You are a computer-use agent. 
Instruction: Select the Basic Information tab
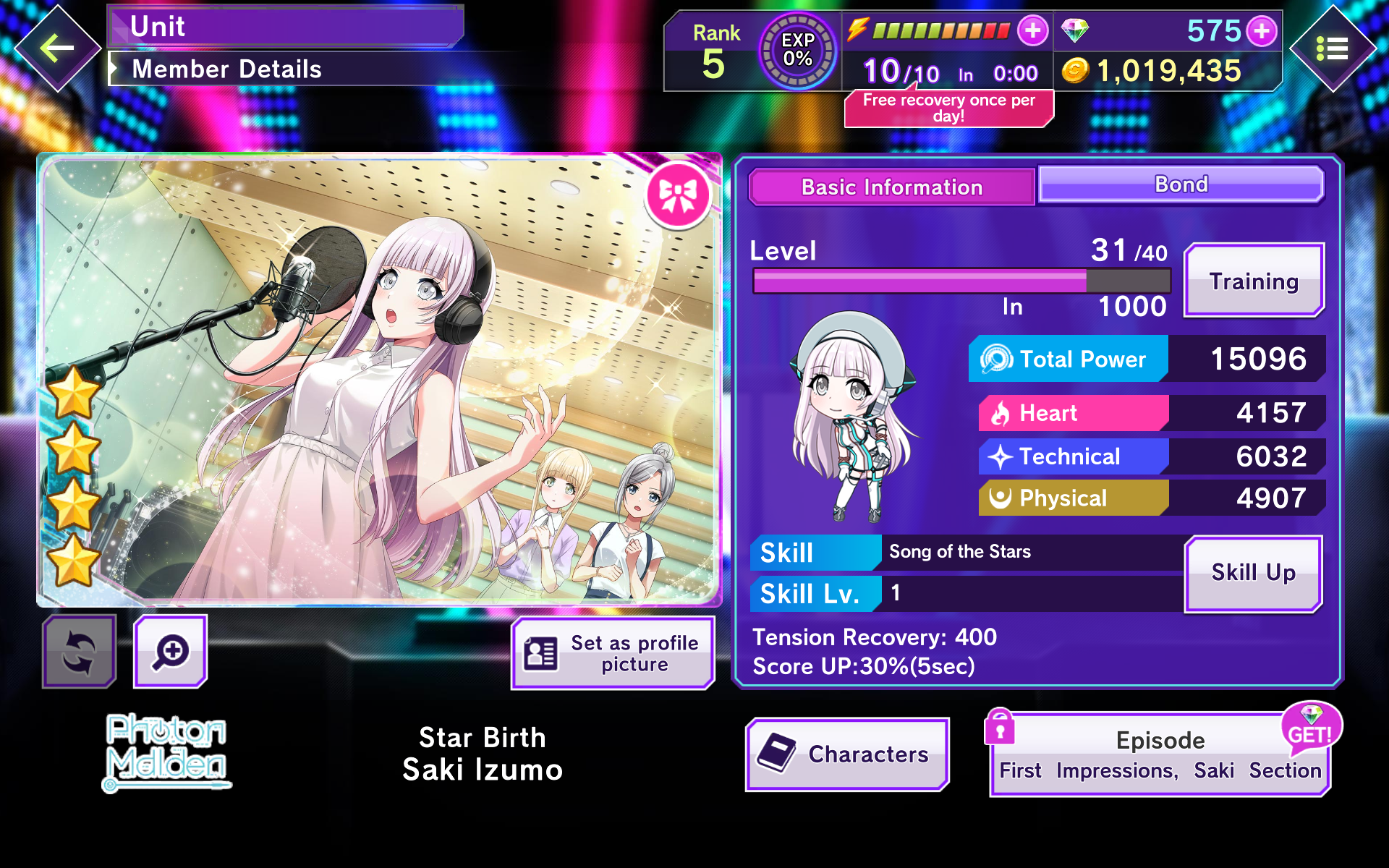coord(891,187)
